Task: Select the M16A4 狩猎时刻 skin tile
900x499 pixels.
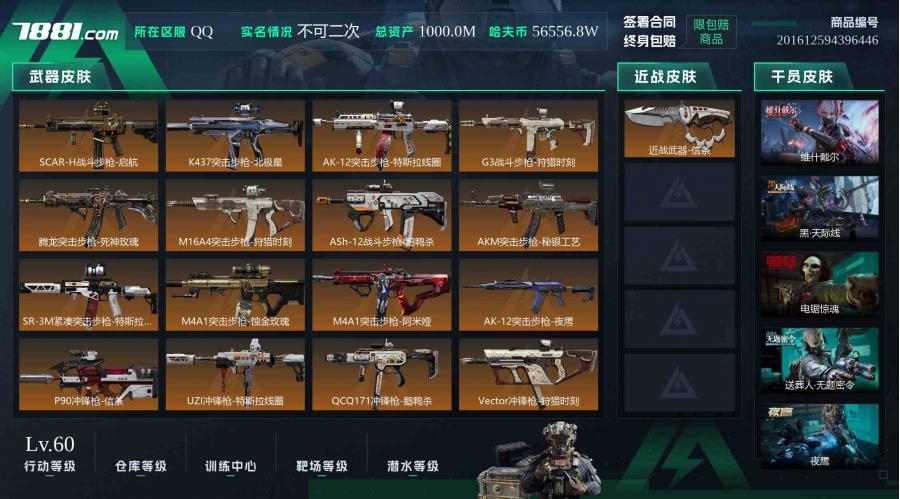Action: [235, 215]
